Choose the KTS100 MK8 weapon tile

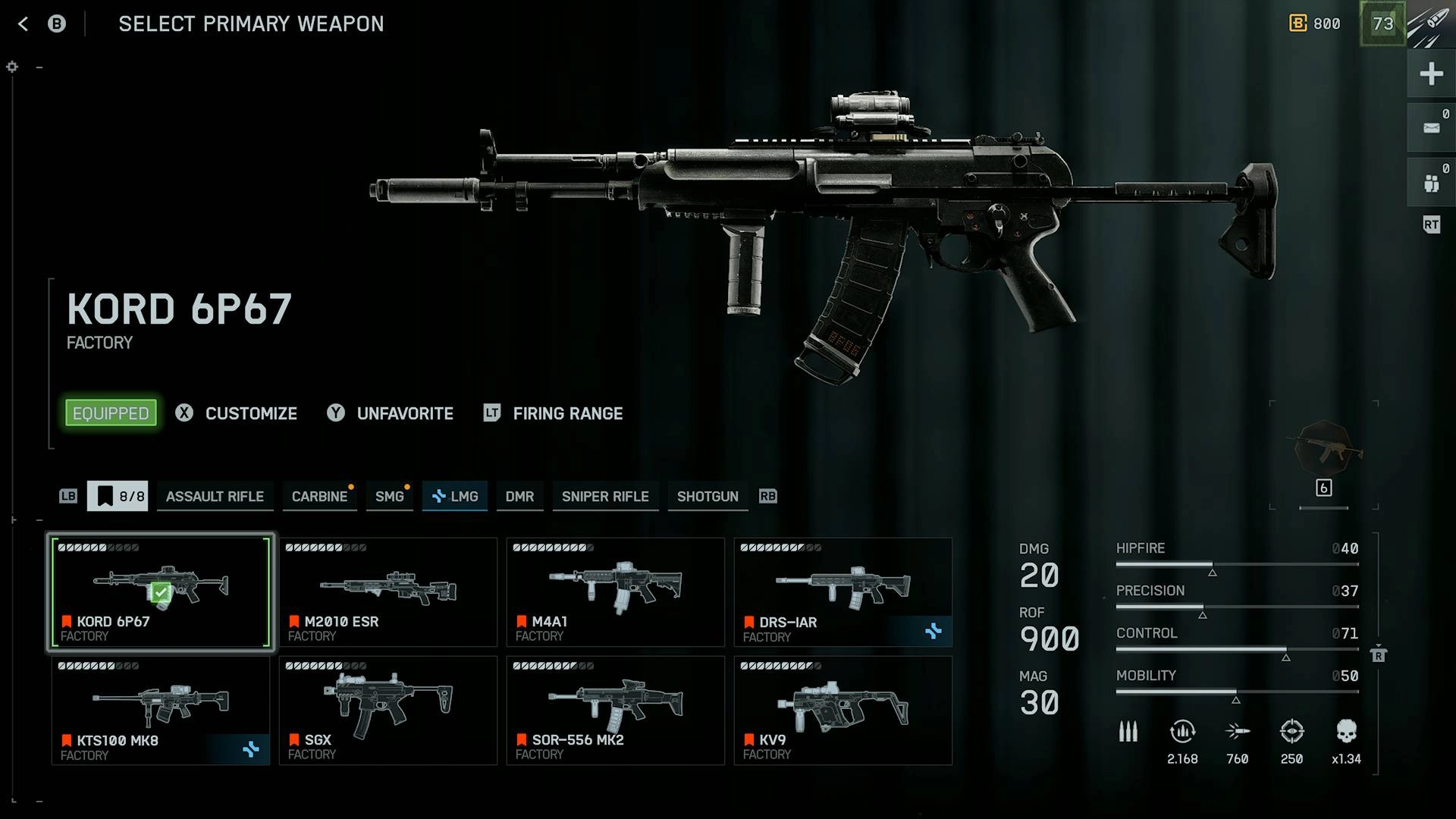(161, 711)
